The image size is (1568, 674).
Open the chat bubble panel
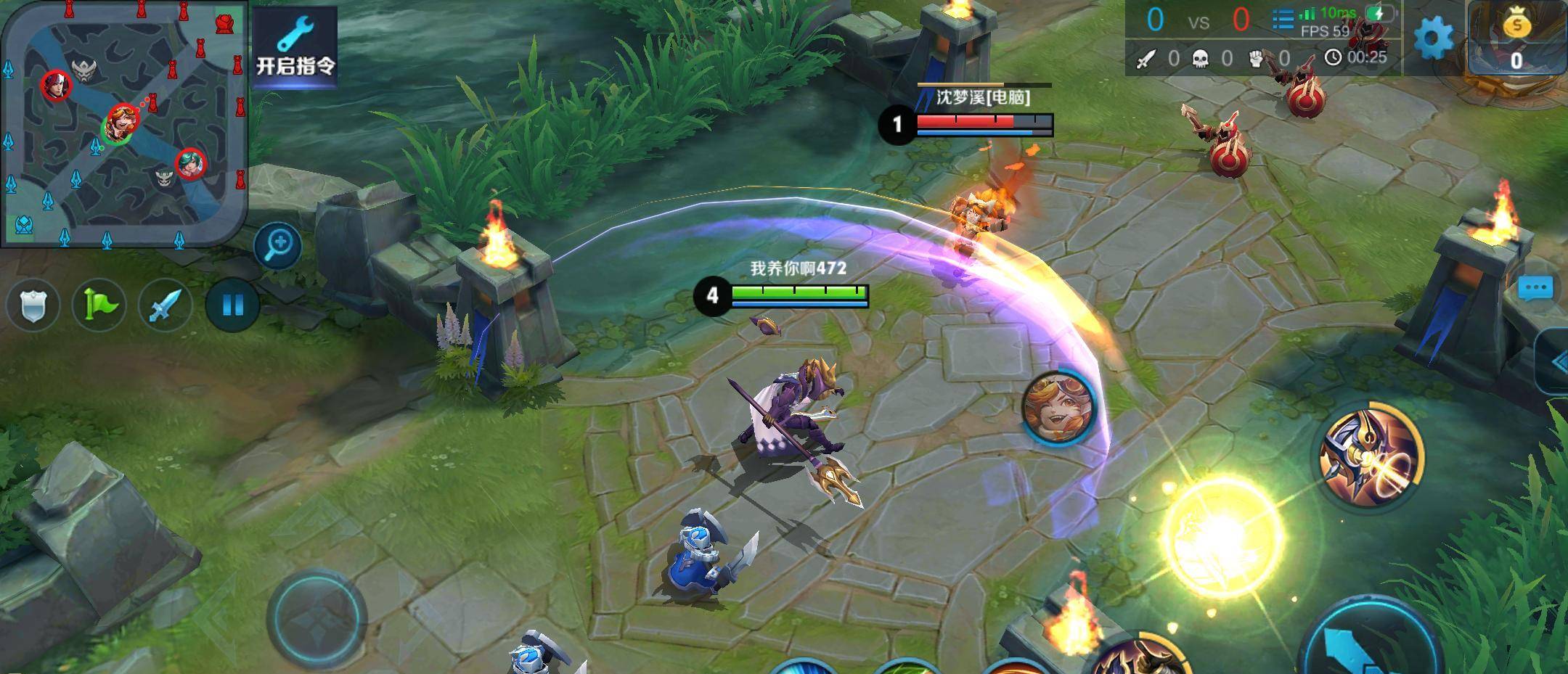(1535, 288)
